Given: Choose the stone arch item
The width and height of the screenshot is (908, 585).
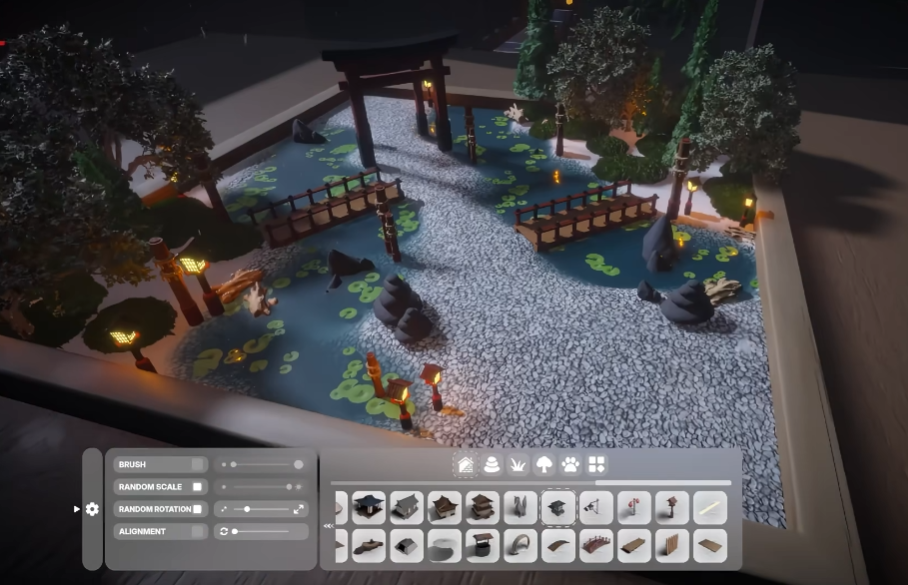Looking at the screenshot, I should 520,546.
